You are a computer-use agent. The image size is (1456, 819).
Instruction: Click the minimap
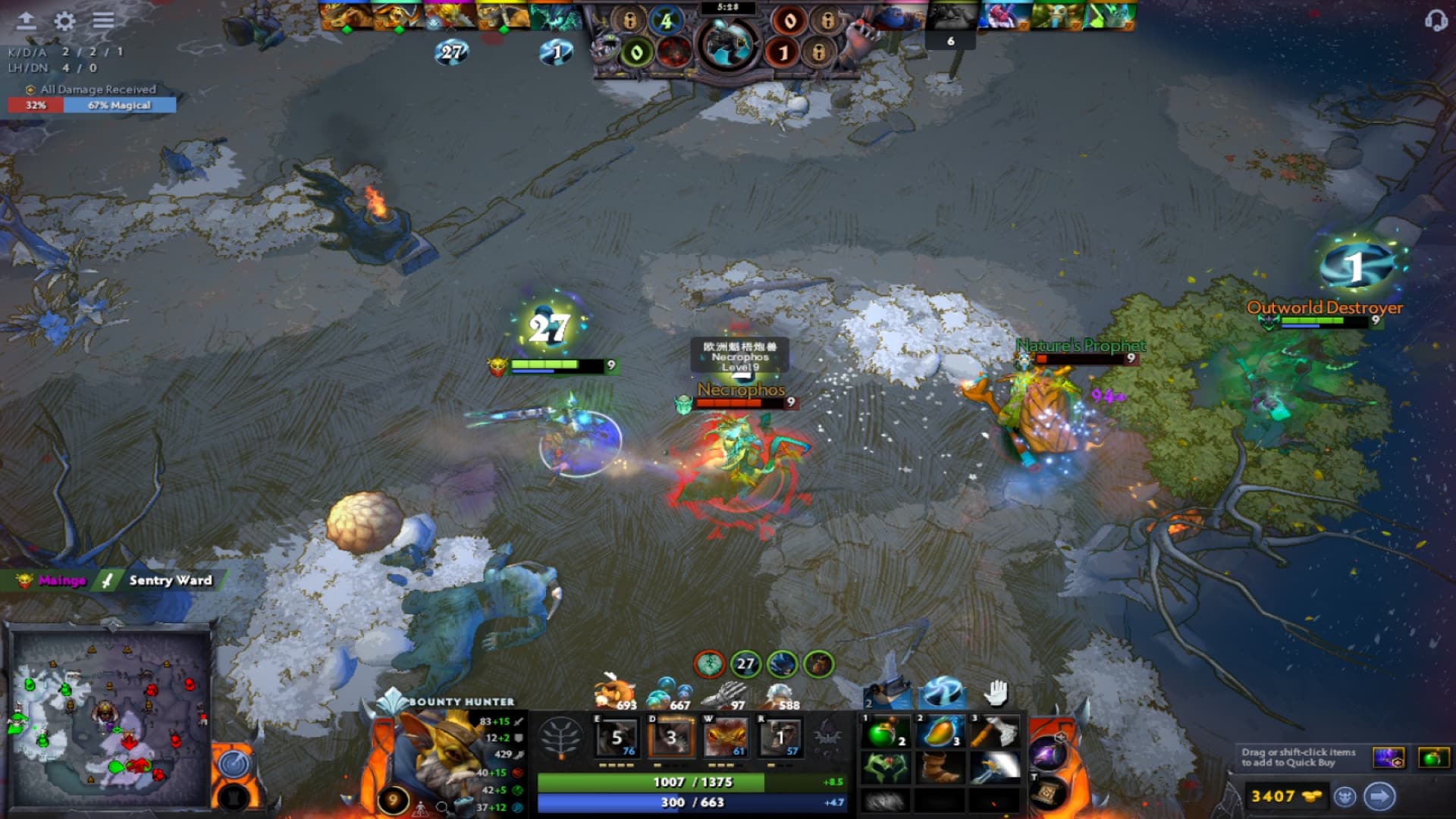[x=111, y=717]
